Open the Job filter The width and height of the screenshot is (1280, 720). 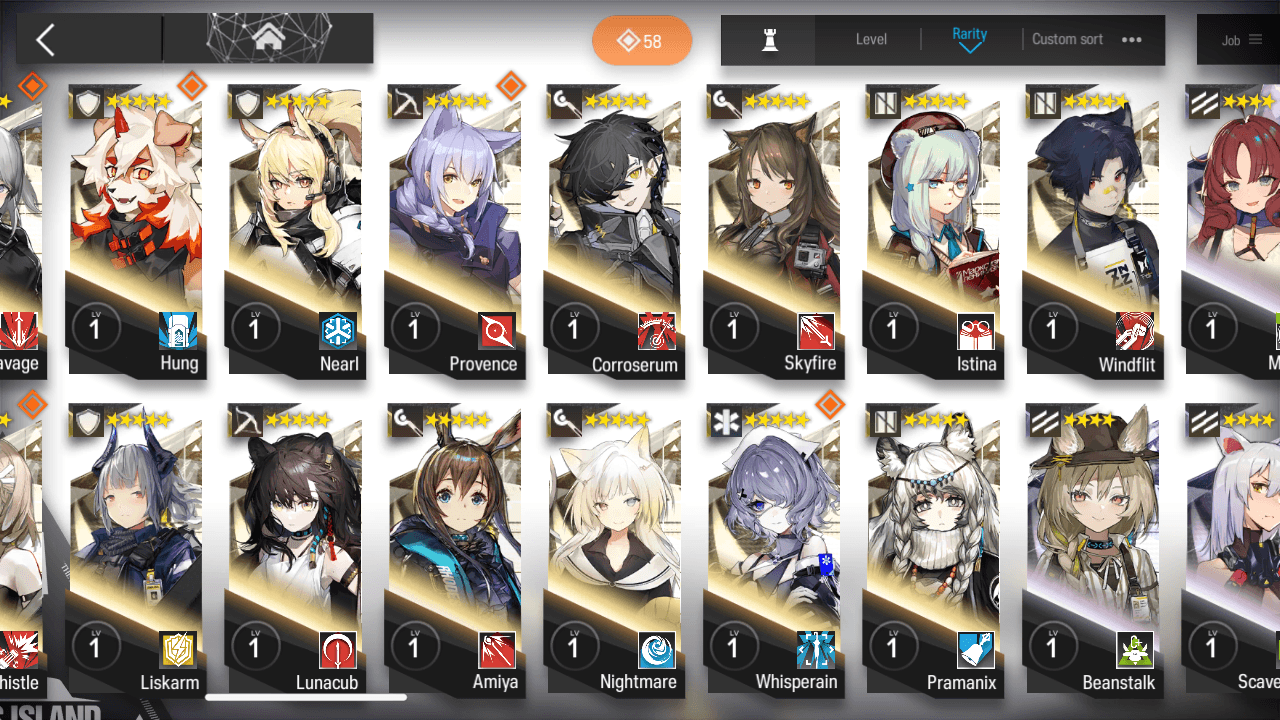tap(1240, 41)
